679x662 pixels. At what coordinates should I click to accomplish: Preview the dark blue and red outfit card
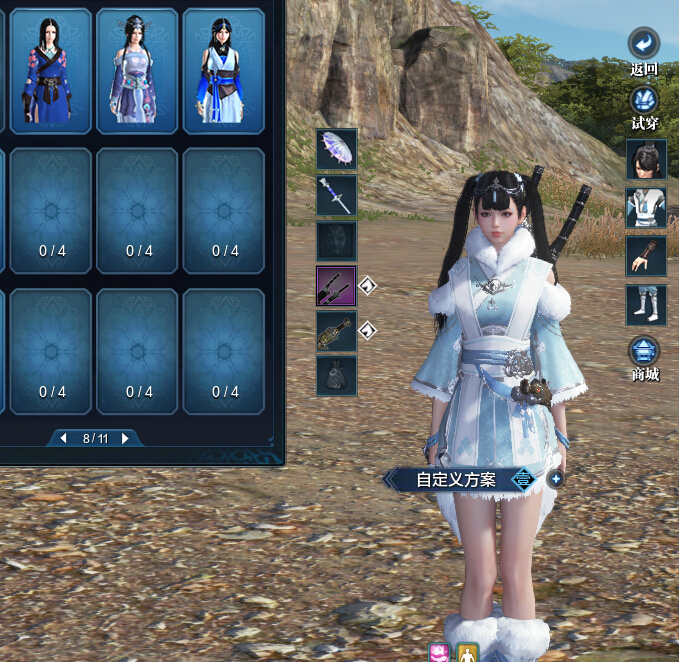tap(50, 70)
